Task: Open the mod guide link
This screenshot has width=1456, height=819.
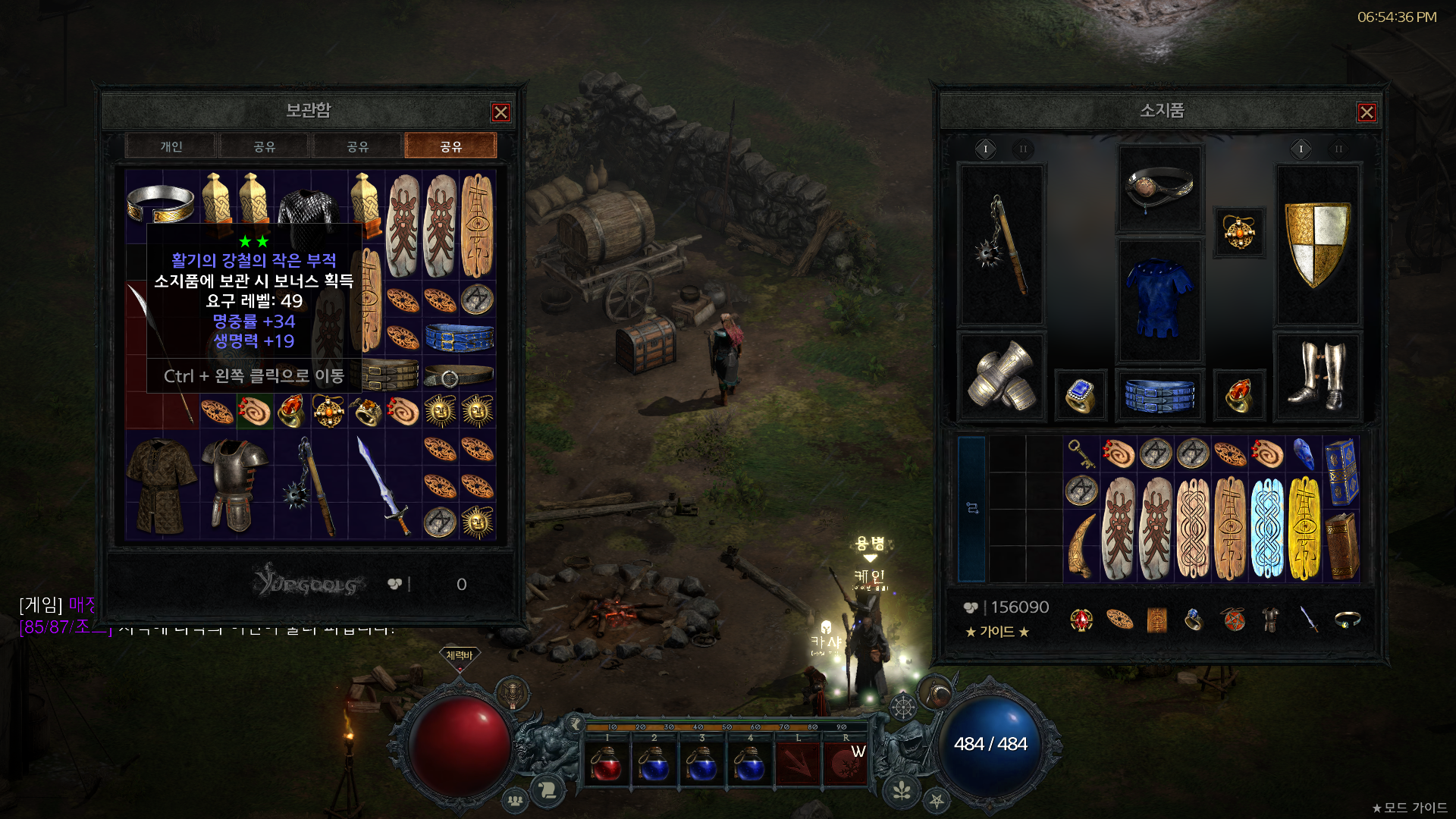Action: pos(1409,808)
